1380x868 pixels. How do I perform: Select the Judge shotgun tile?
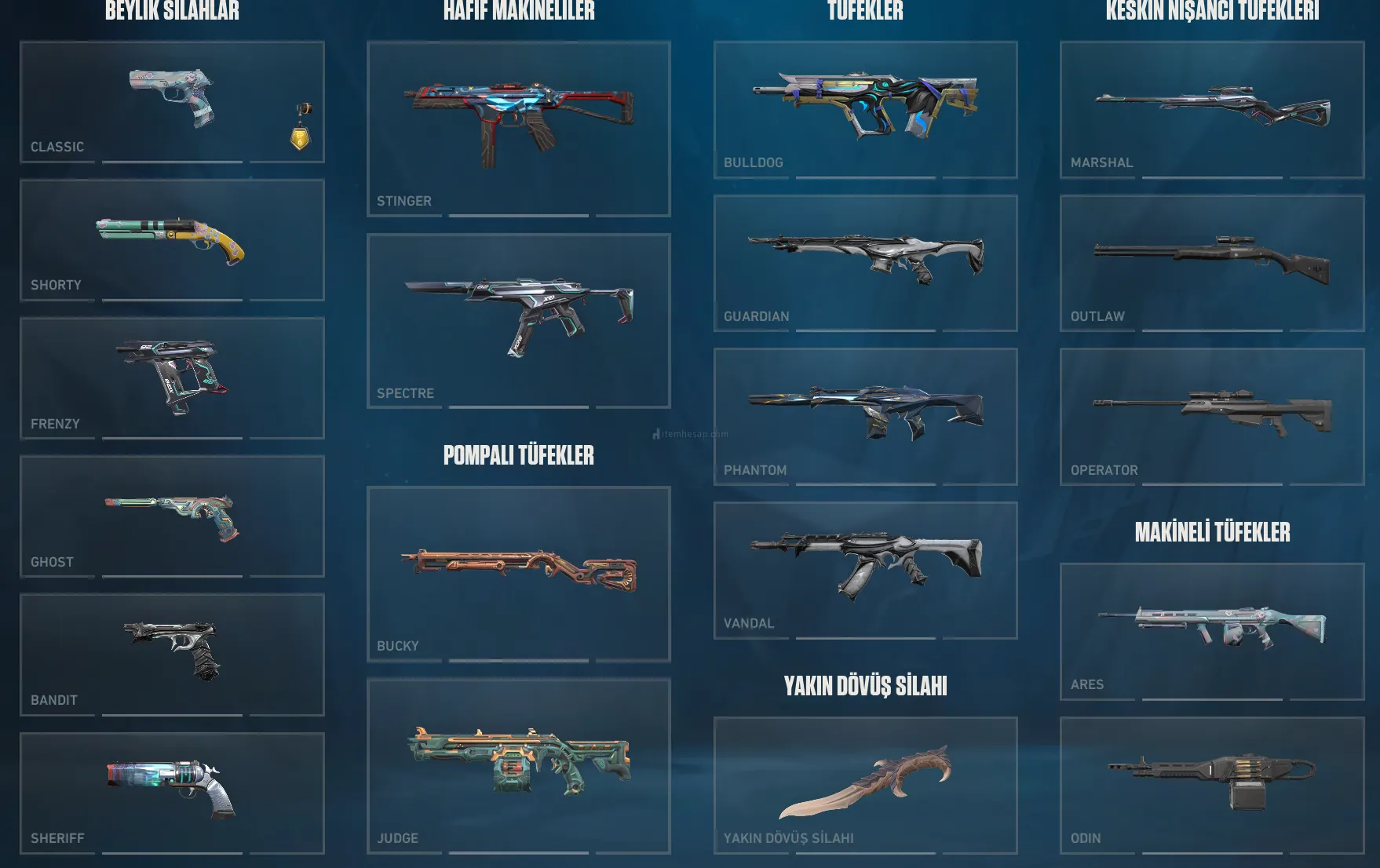(x=518, y=766)
